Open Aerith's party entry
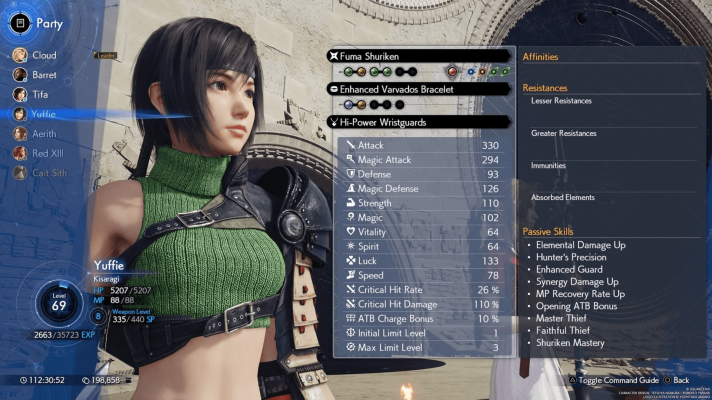Screen dimensions: 712x400 click(x=43, y=134)
